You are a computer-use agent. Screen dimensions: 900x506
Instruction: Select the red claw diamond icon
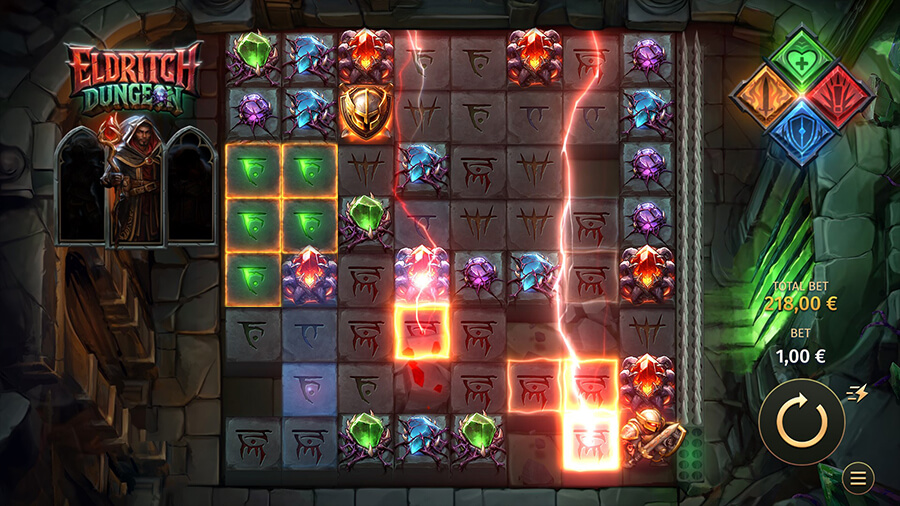click(x=838, y=97)
